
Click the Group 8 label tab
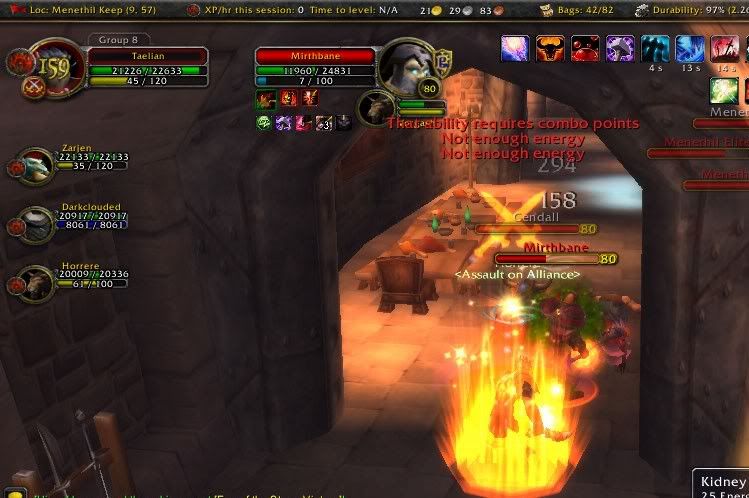click(119, 41)
